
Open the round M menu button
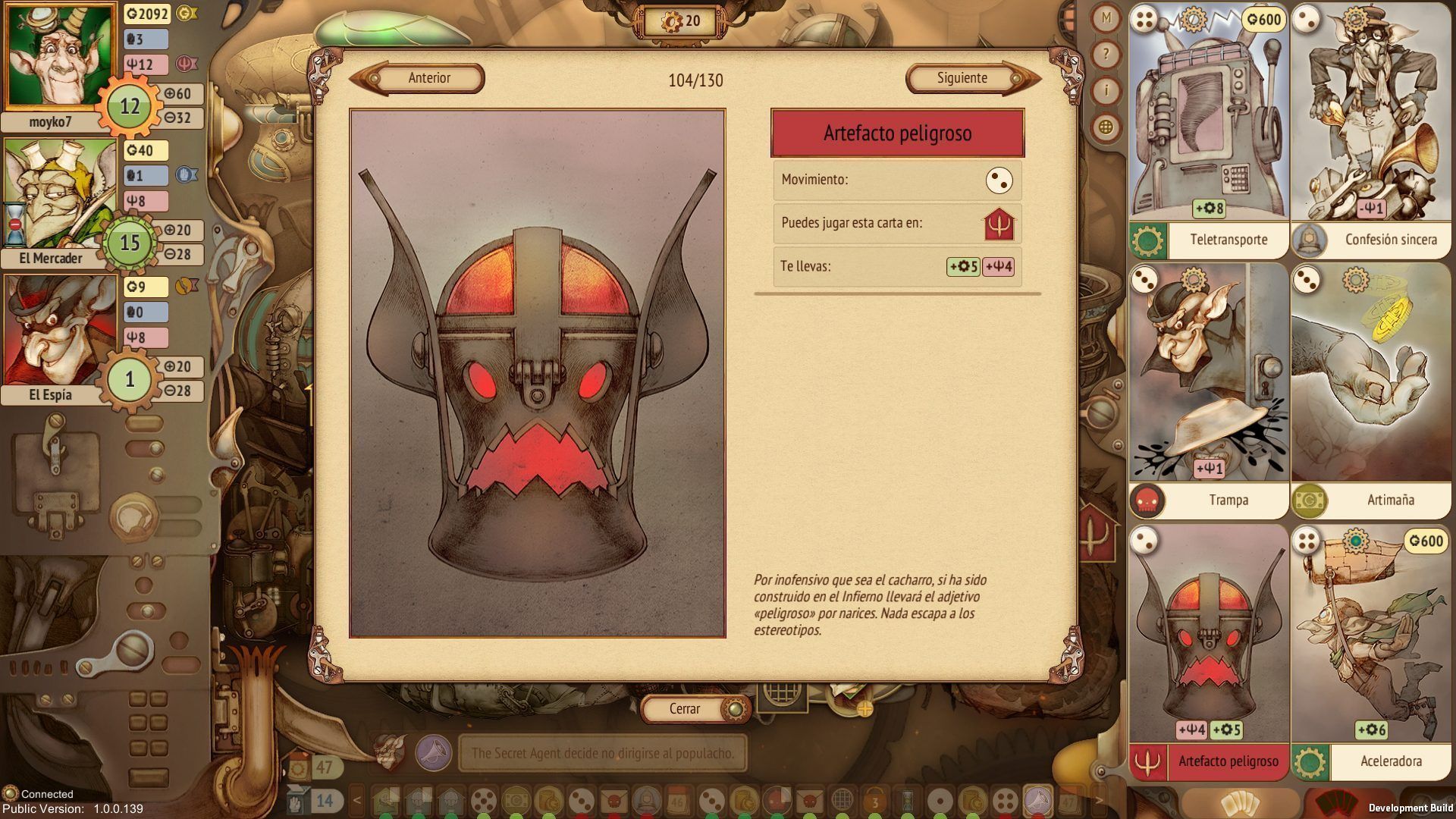[x=1106, y=18]
